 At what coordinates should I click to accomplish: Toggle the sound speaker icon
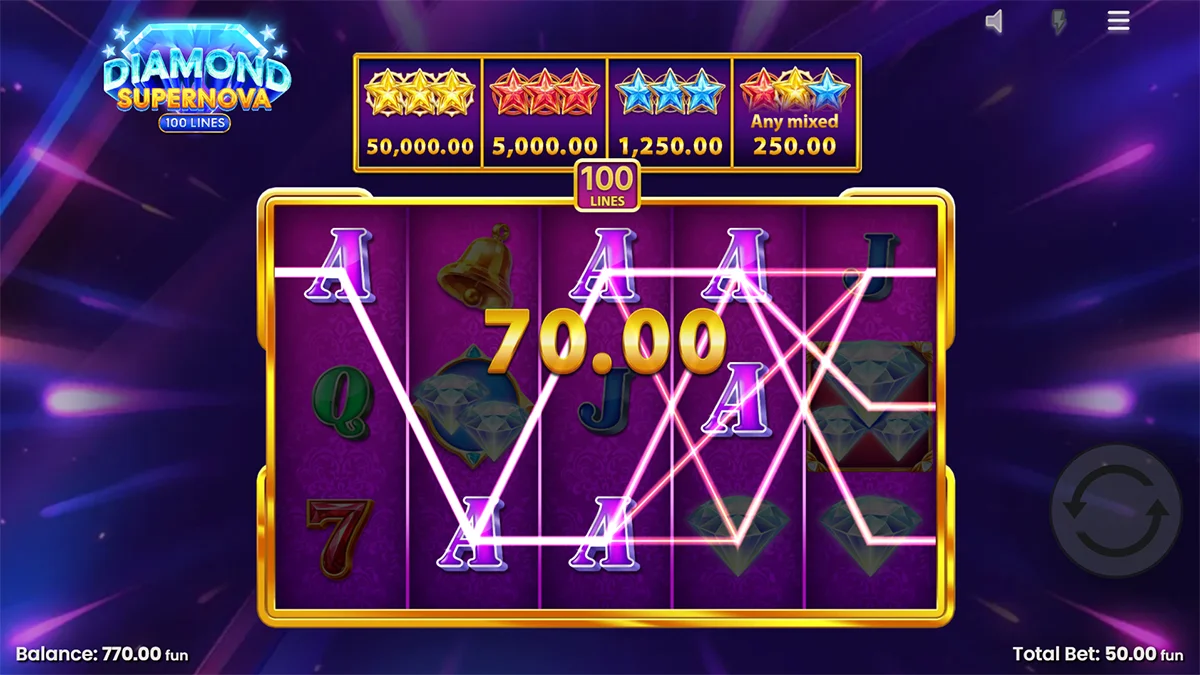(994, 21)
